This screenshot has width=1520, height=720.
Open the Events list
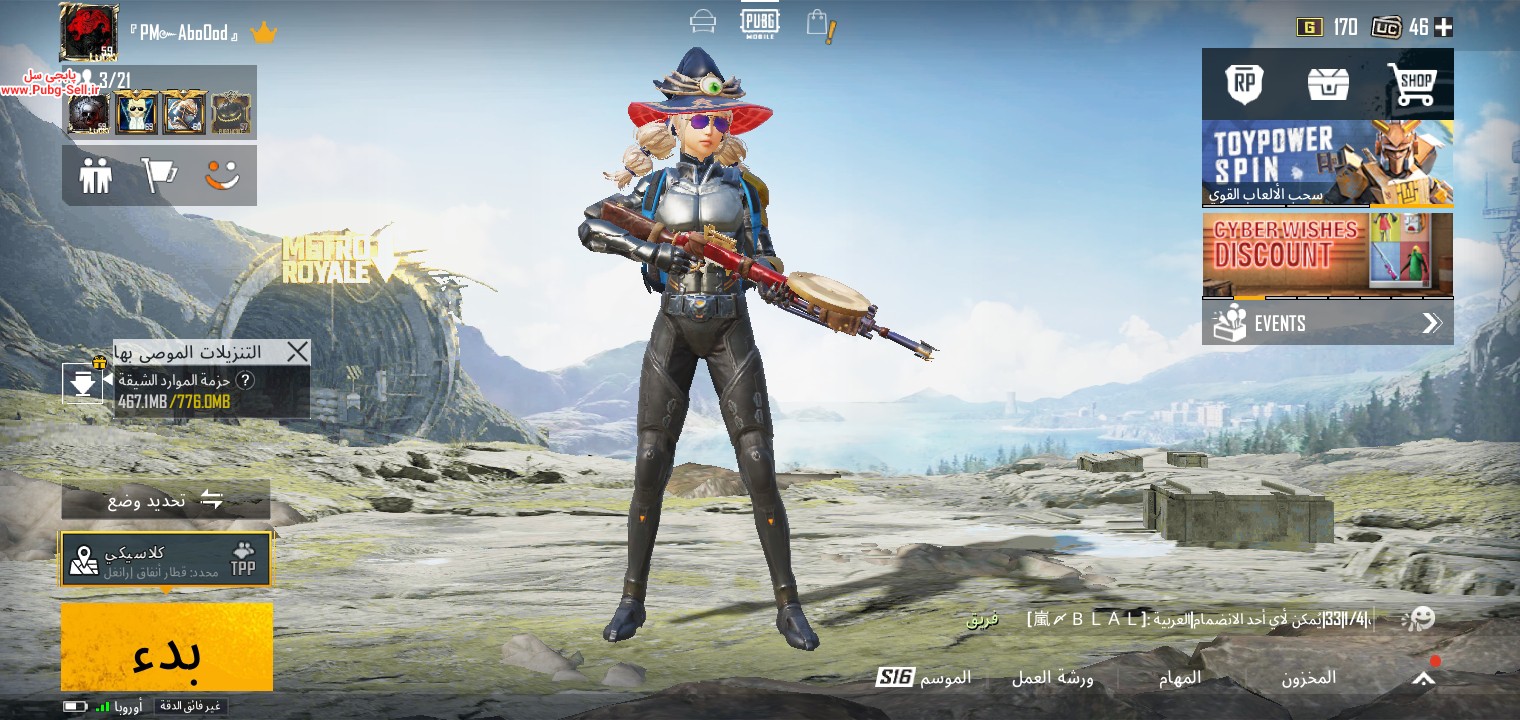[1327, 323]
